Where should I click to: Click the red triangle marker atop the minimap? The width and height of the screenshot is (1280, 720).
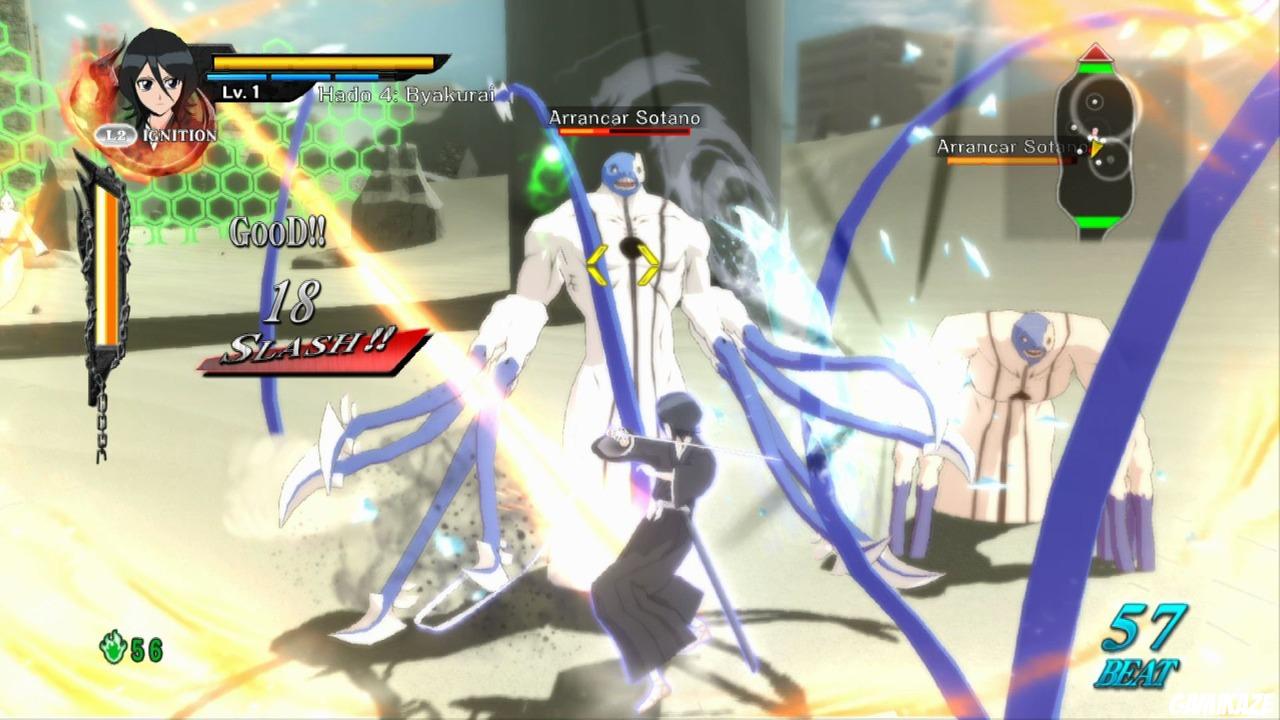tap(1097, 50)
